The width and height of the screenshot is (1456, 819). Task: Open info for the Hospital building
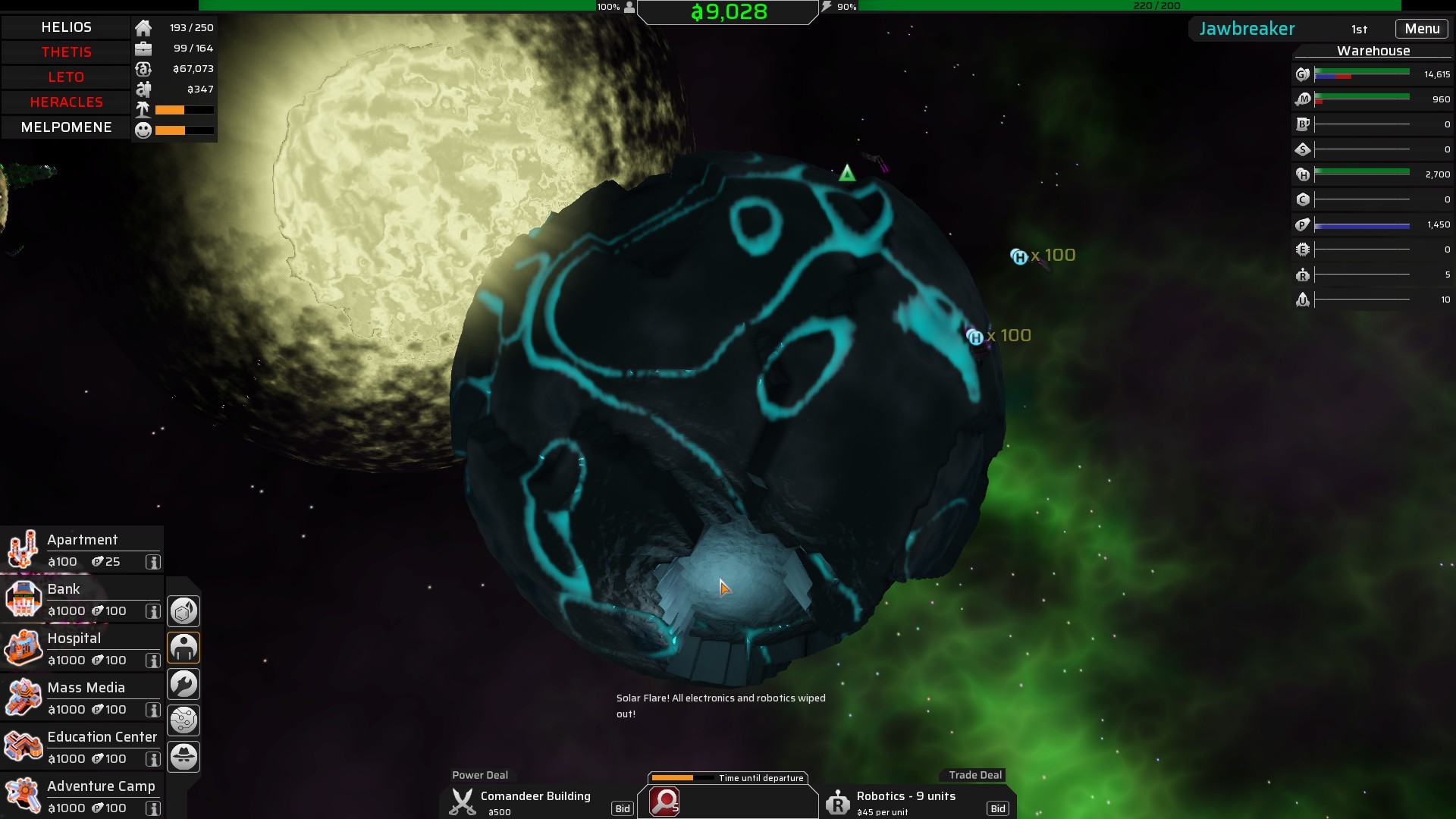click(154, 661)
